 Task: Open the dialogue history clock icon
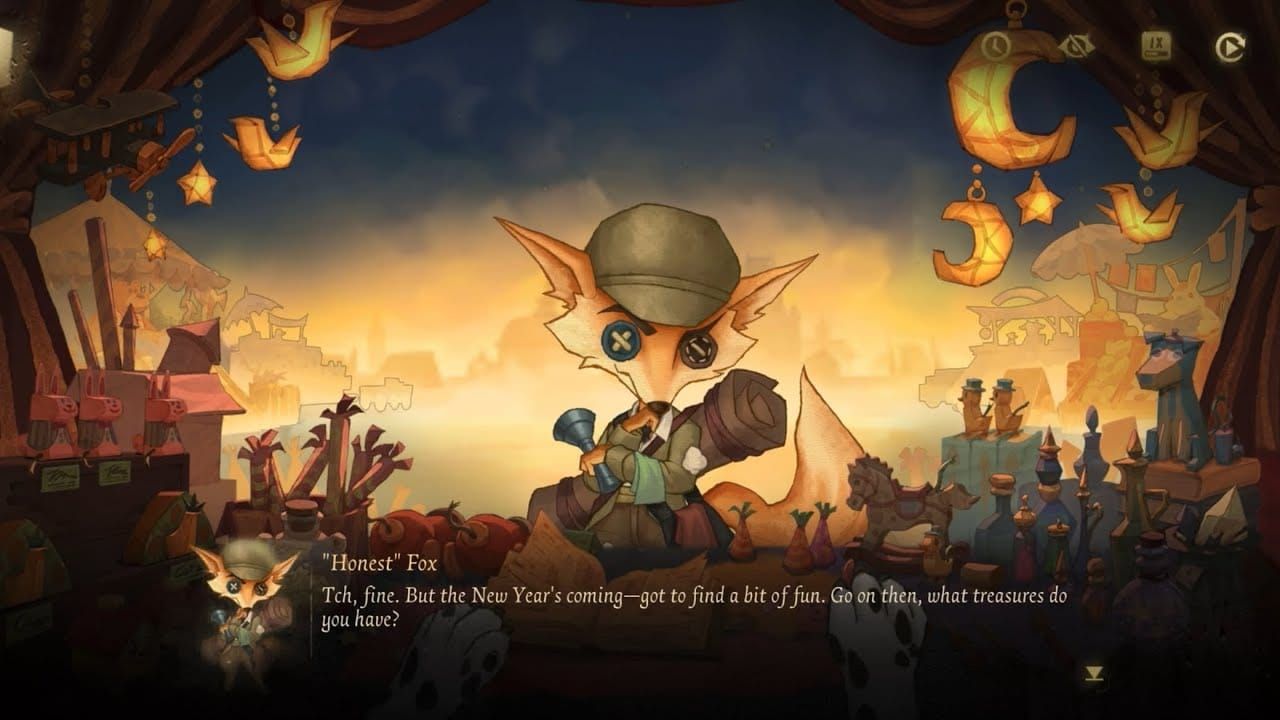point(996,46)
